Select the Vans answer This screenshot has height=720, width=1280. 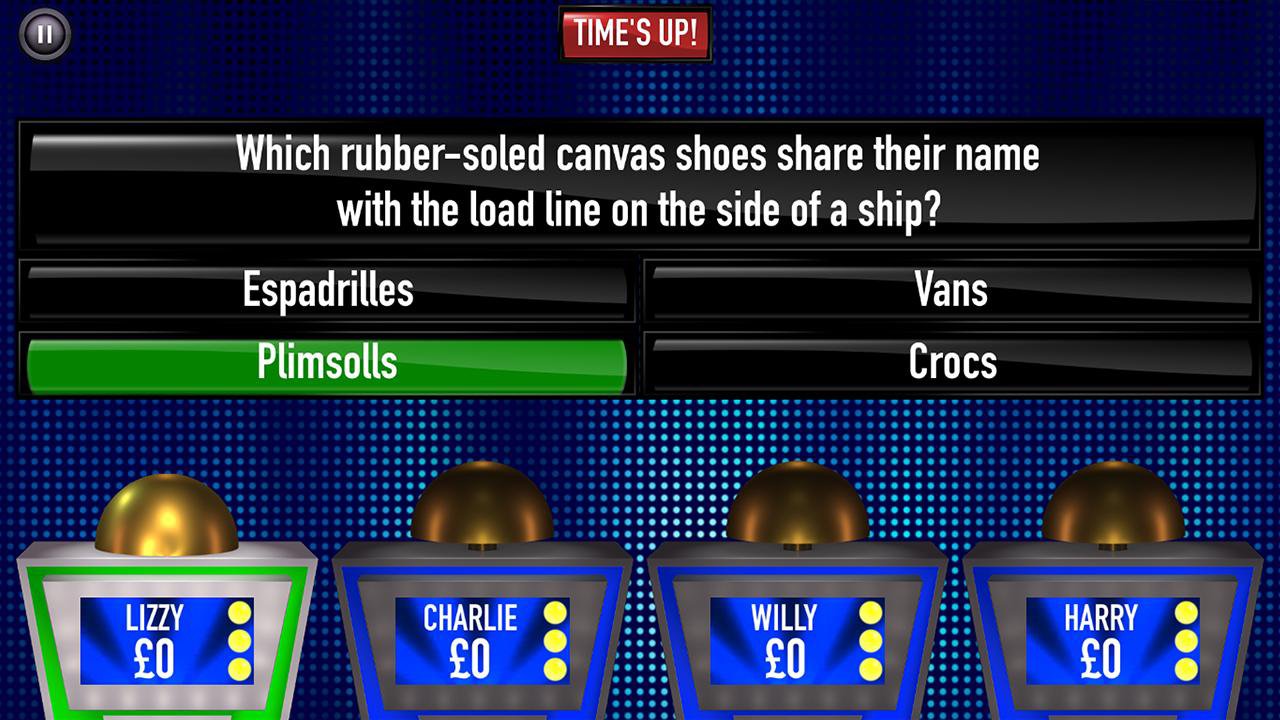click(950, 290)
